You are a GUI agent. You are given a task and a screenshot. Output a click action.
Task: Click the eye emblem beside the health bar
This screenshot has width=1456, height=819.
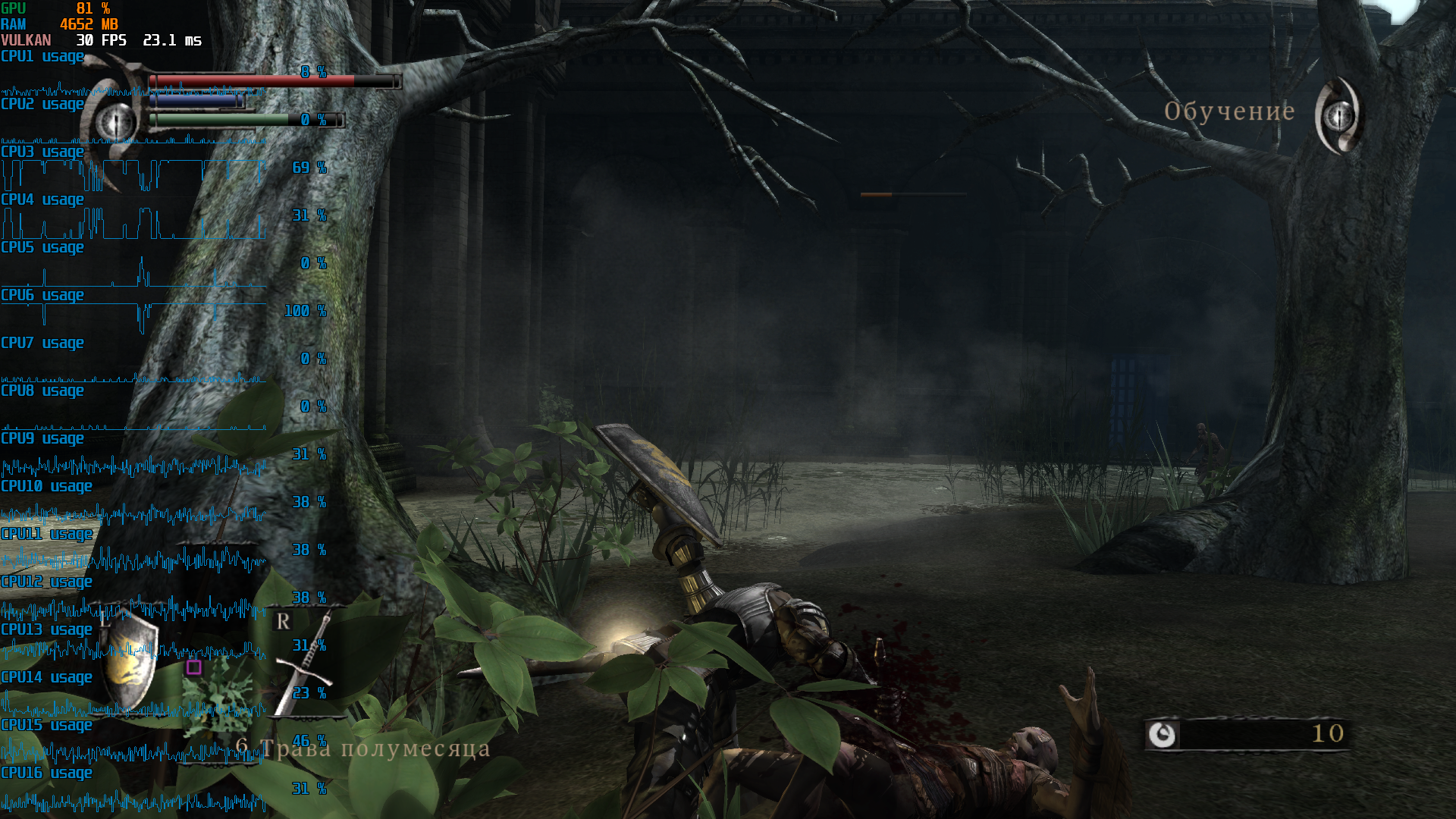pyautogui.click(x=115, y=121)
